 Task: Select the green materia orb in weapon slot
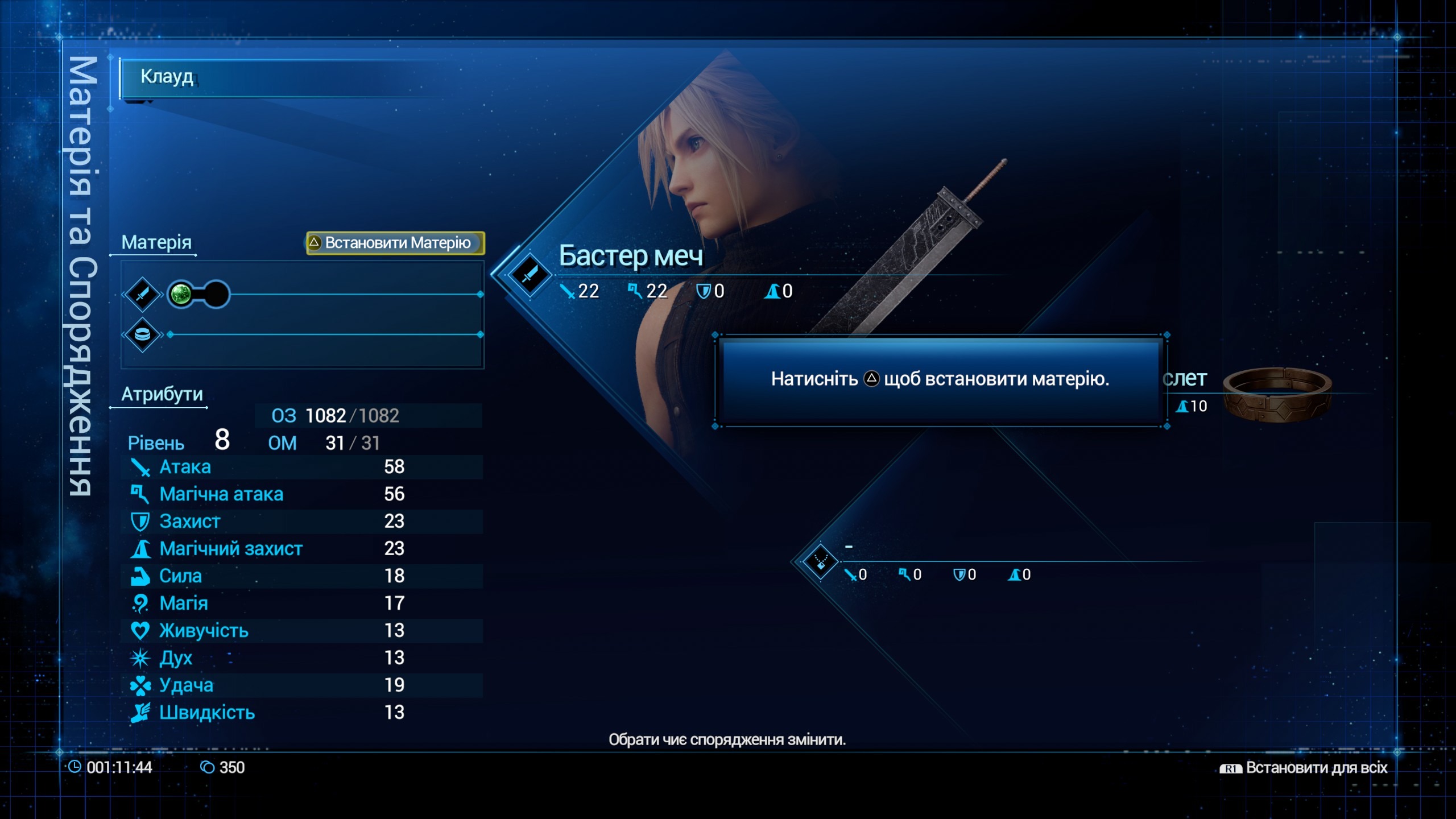(181, 294)
